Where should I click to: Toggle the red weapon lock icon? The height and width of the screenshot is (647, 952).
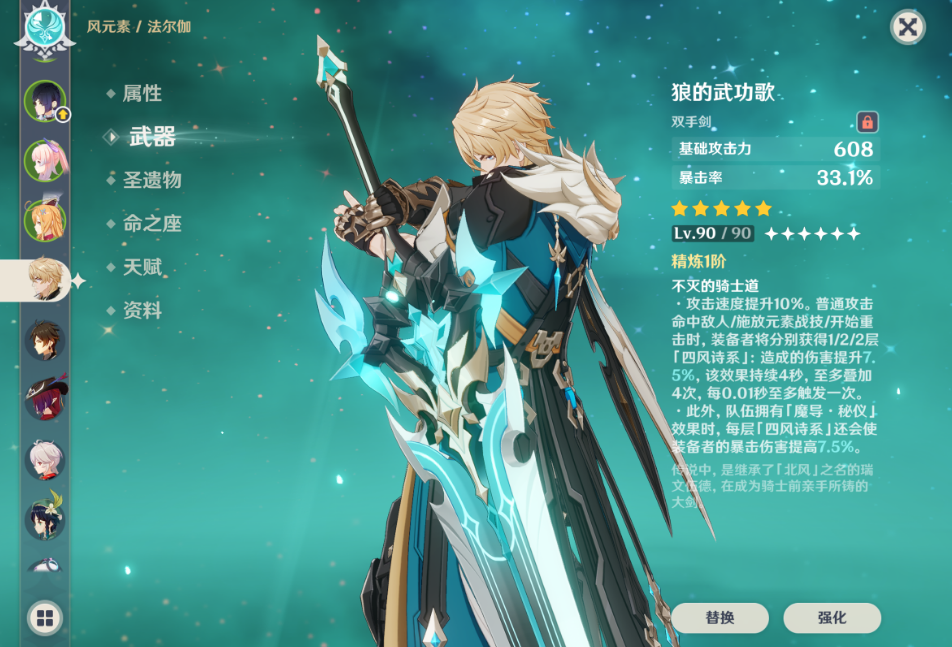pyautogui.click(x=867, y=122)
